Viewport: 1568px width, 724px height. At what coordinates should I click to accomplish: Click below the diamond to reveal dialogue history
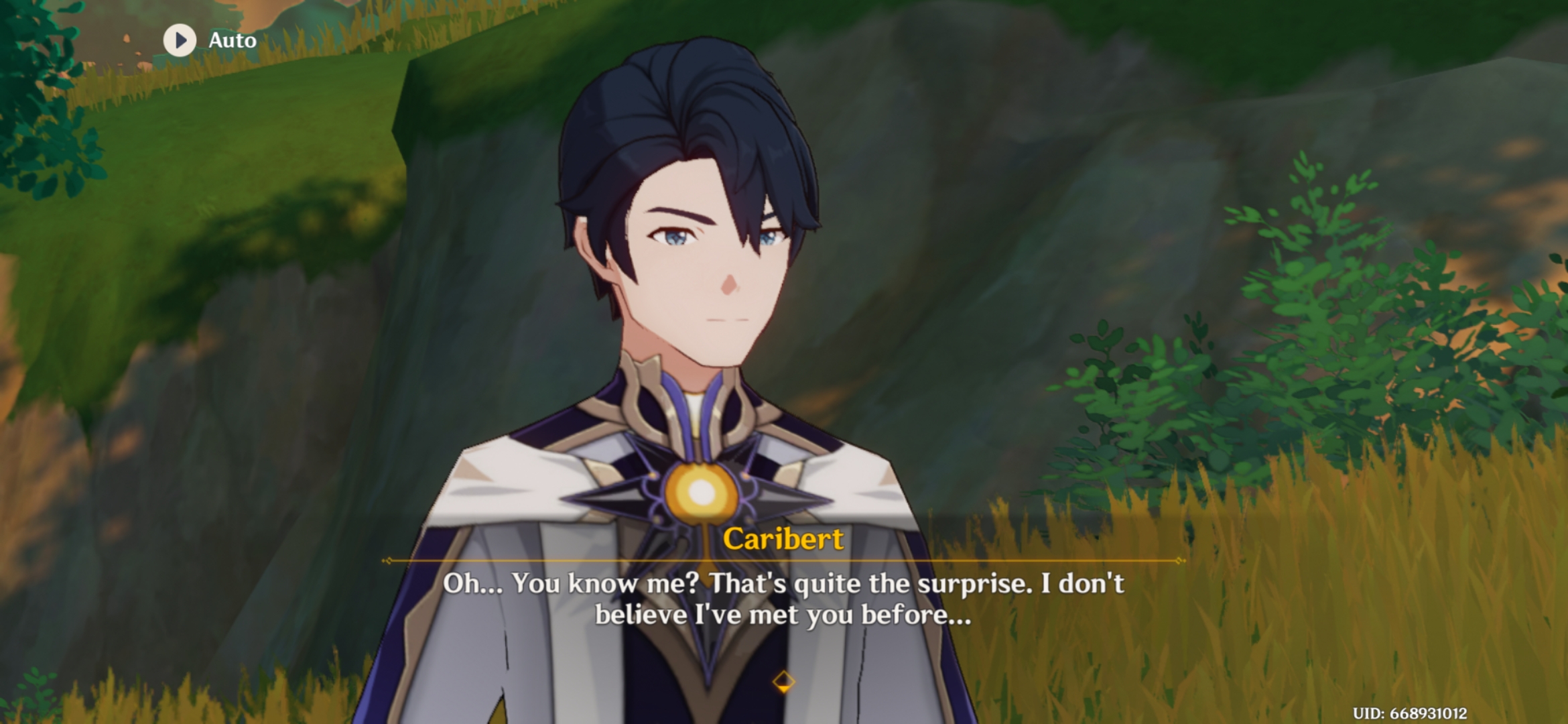point(783,697)
